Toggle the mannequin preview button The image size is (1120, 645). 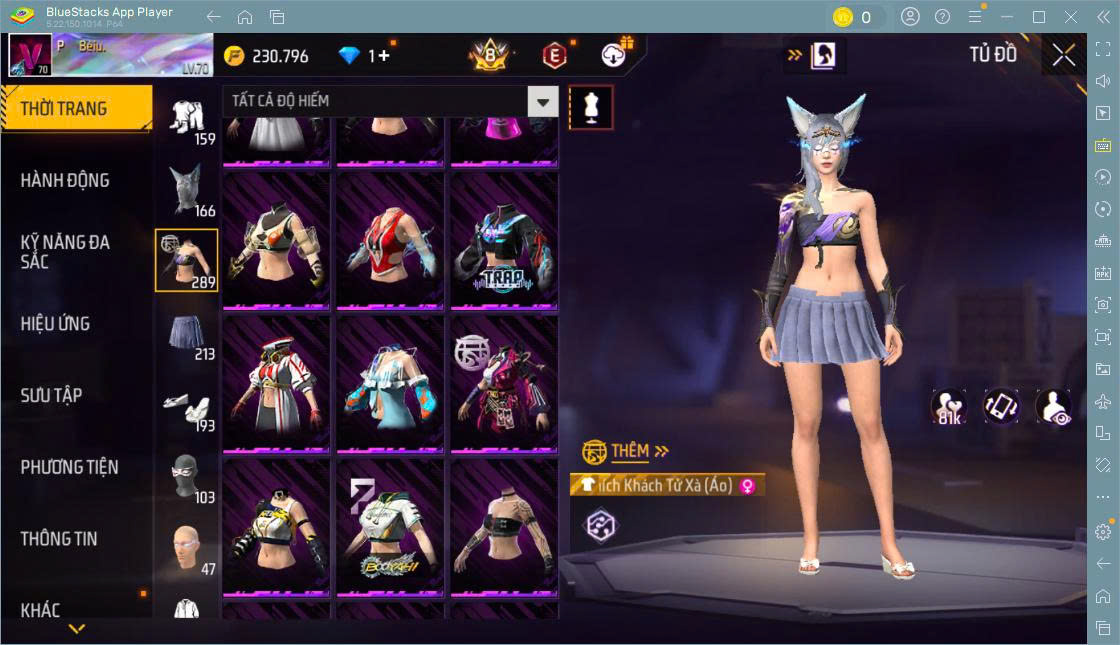click(x=591, y=107)
